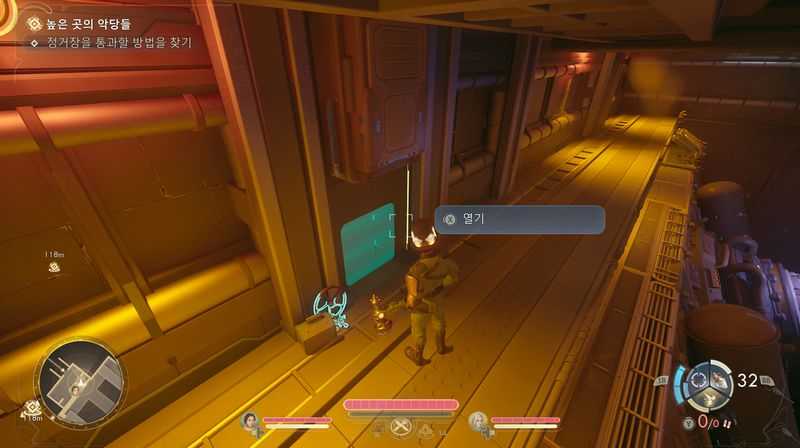Open the circular minimap

80,381
